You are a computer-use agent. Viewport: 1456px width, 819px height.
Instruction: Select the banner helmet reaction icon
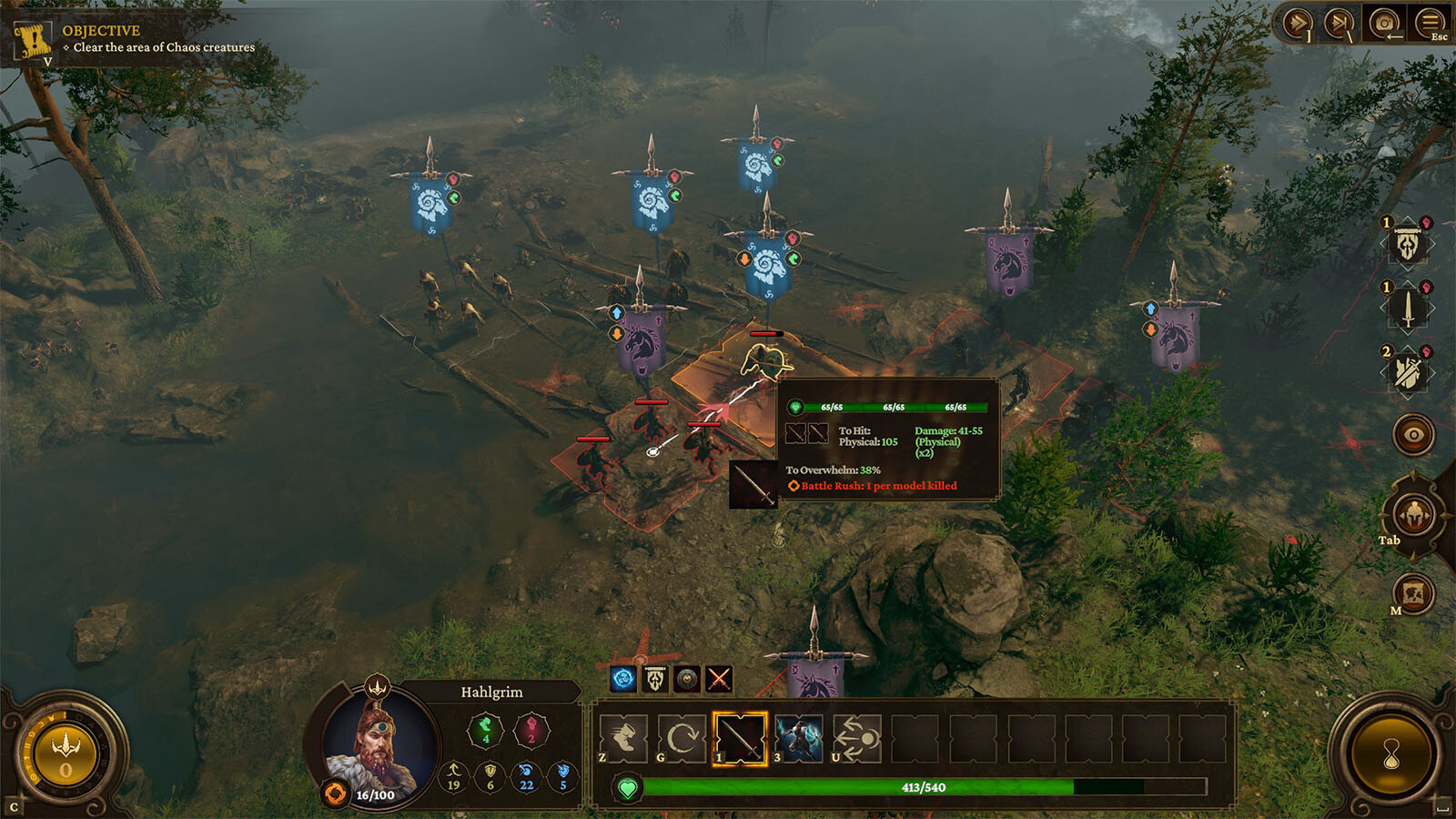coord(1408,244)
